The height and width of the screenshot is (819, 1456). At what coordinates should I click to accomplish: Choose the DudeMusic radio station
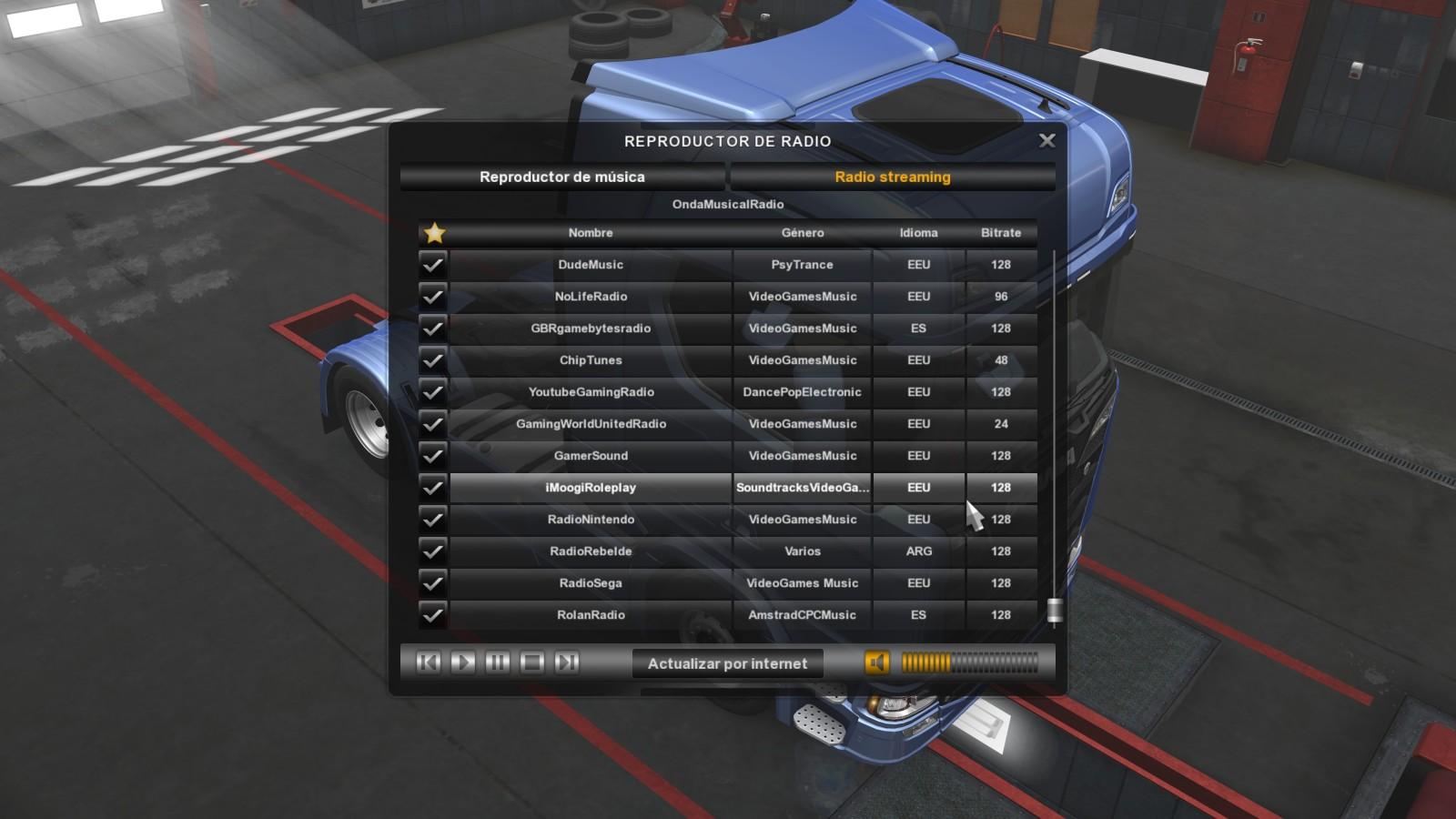pos(591,265)
